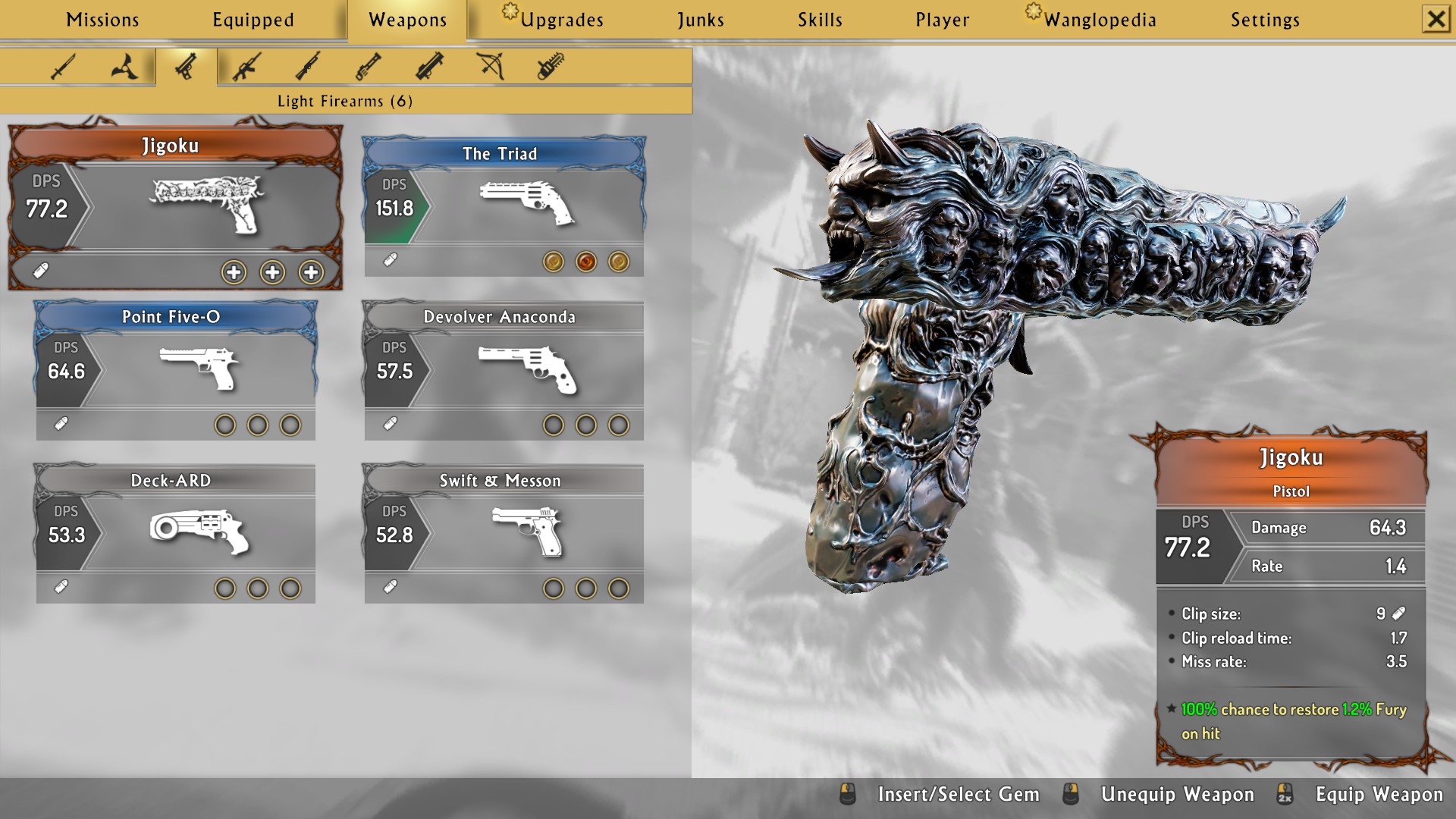Choose the Point Five-O pistol card
This screenshot has height=819, width=1456.
175,369
